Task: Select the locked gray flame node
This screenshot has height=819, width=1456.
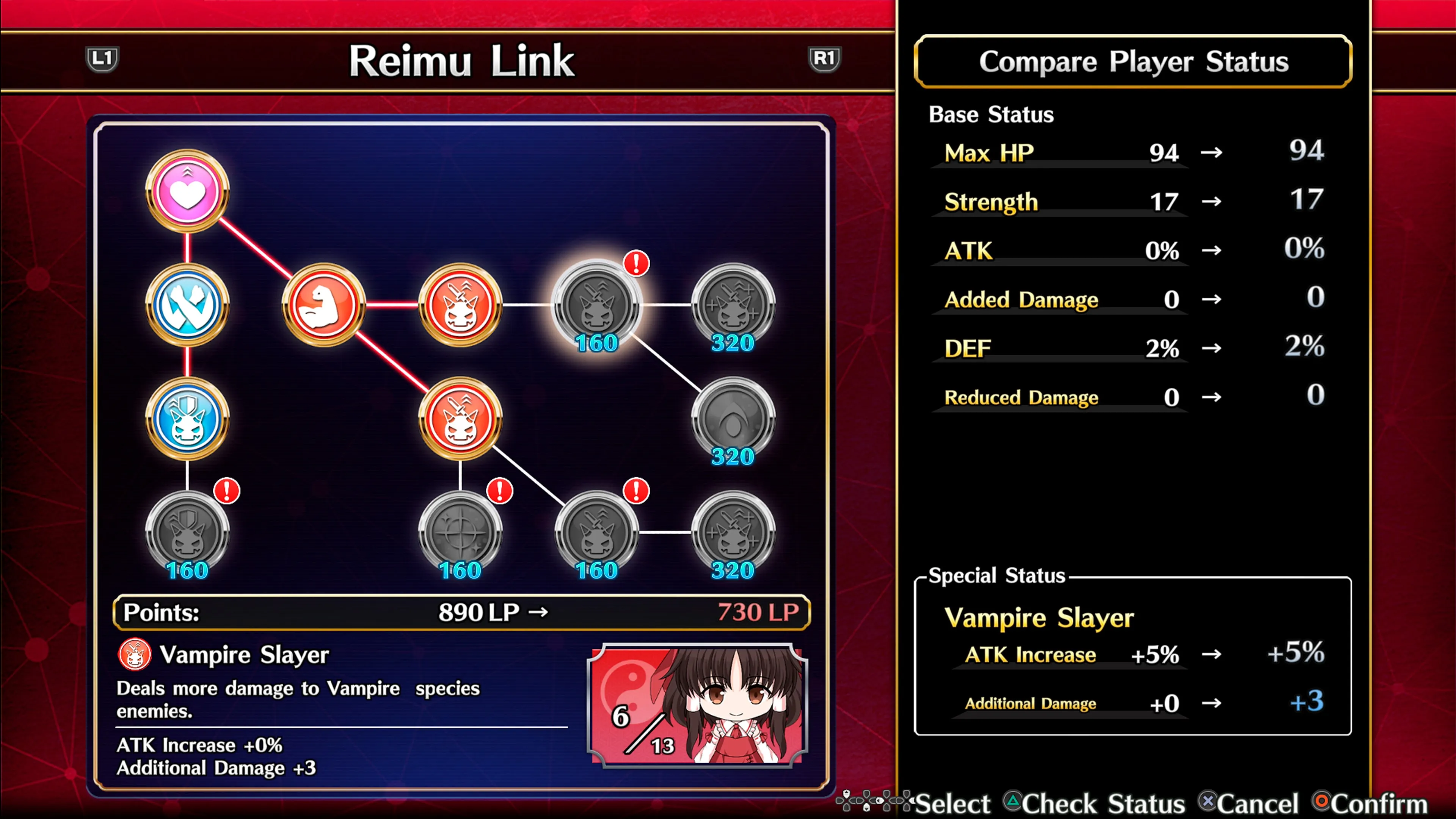Action: [x=733, y=419]
